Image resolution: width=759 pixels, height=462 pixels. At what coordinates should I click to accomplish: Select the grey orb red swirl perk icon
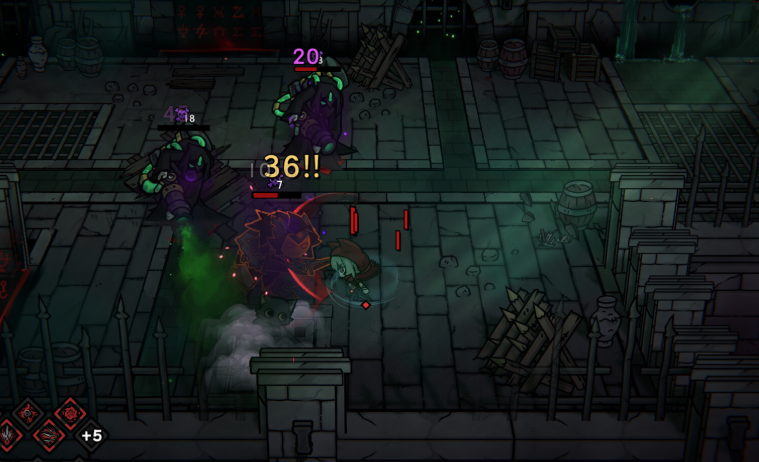[28, 413]
